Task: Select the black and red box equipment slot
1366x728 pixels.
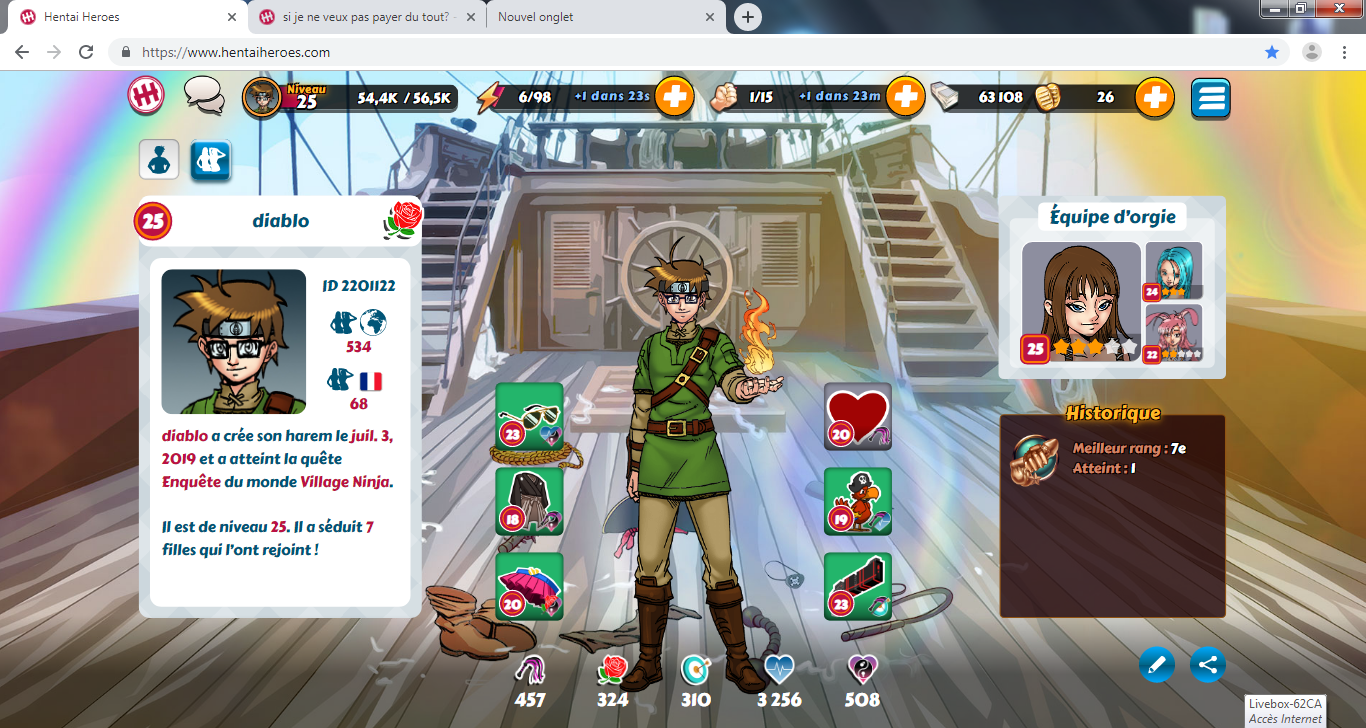Action: (857, 586)
